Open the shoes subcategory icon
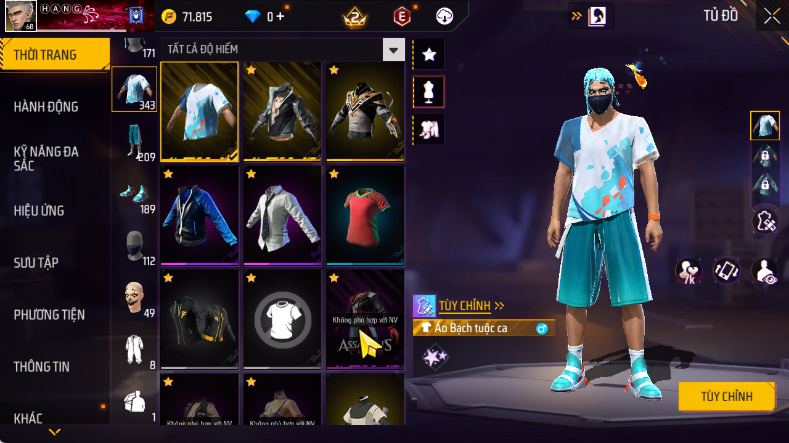The height and width of the screenshot is (443, 789). click(134, 194)
